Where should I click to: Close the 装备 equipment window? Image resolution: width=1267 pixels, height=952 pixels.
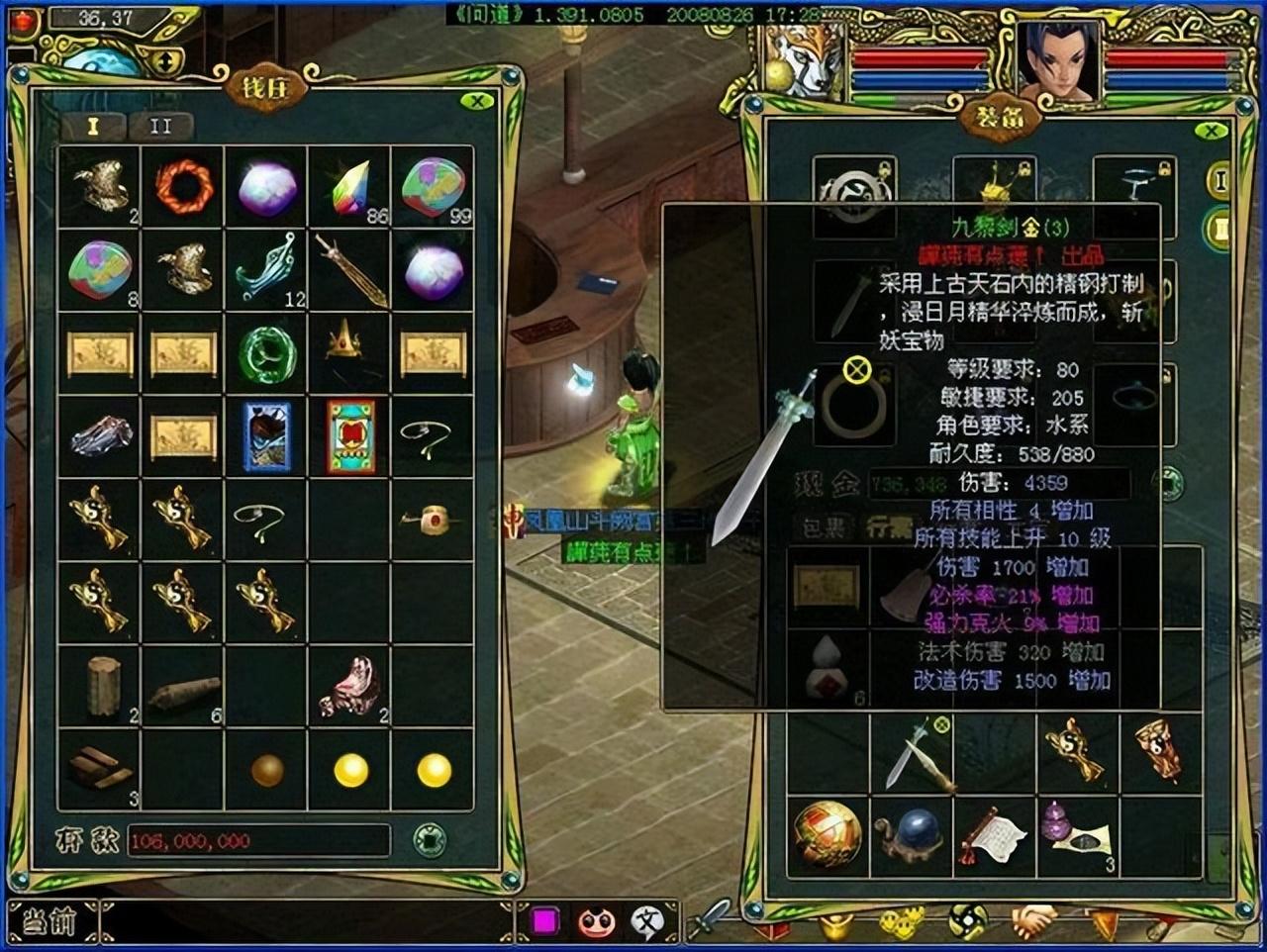tap(1210, 131)
